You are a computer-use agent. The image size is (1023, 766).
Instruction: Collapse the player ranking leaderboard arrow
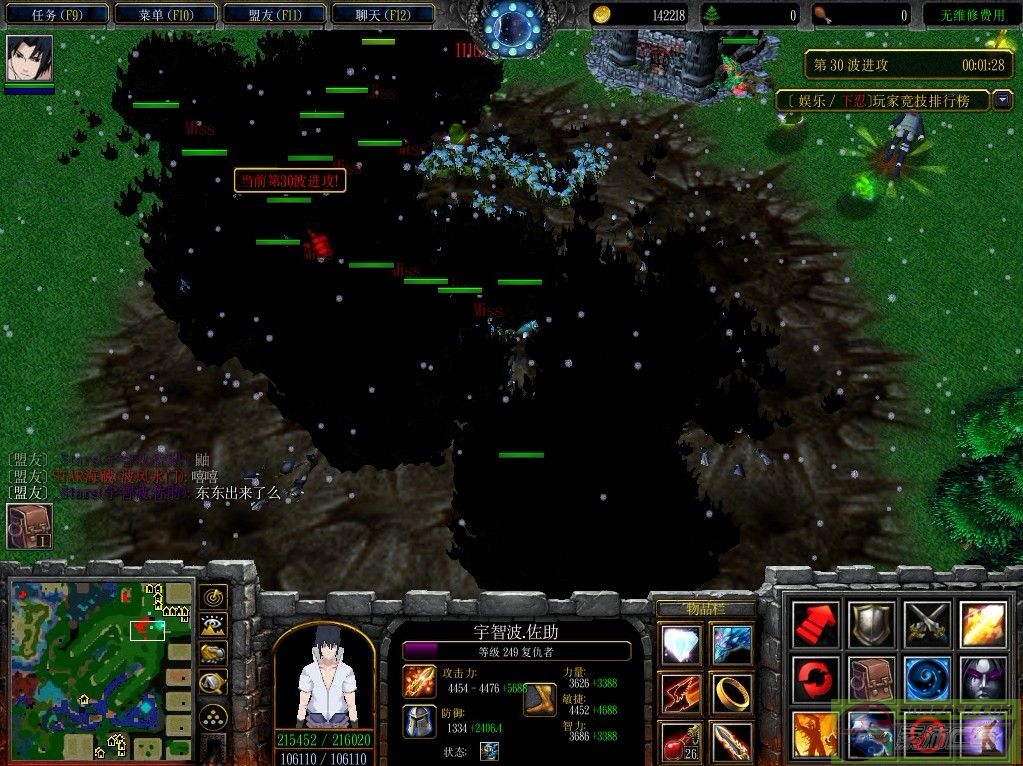pyautogui.click(x=1003, y=100)
